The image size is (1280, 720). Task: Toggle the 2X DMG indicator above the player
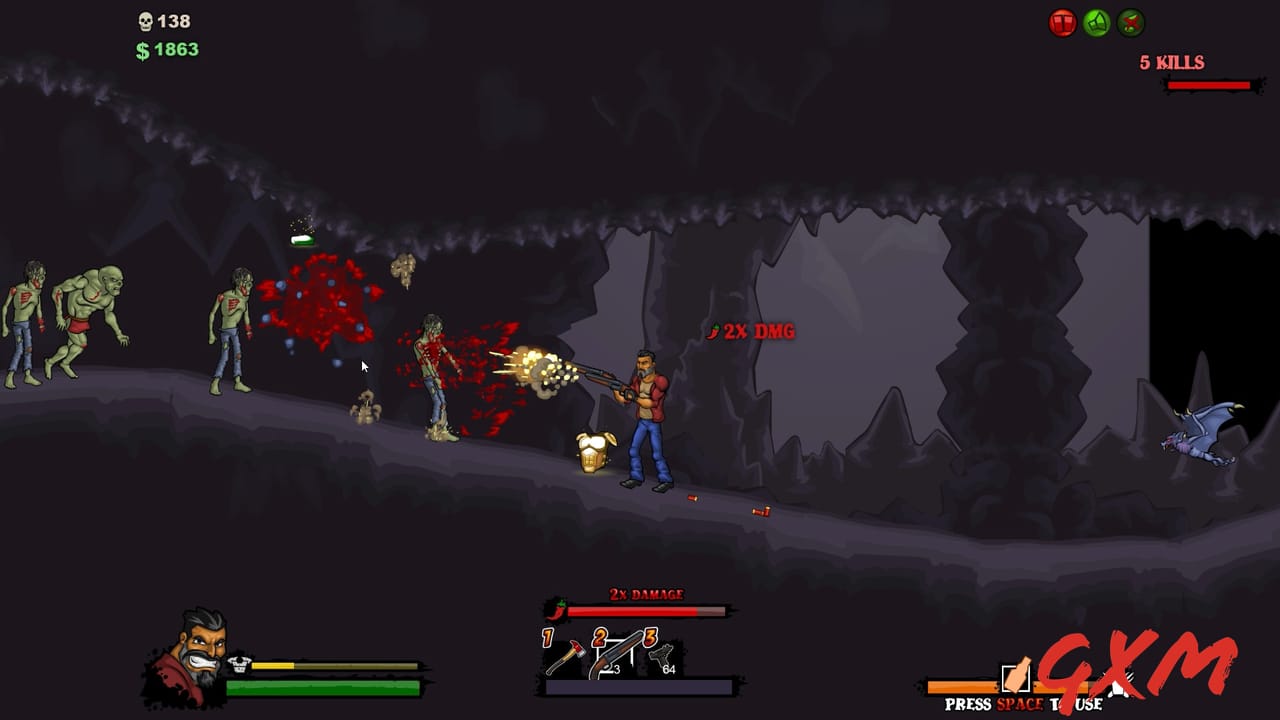coord(752,331)
